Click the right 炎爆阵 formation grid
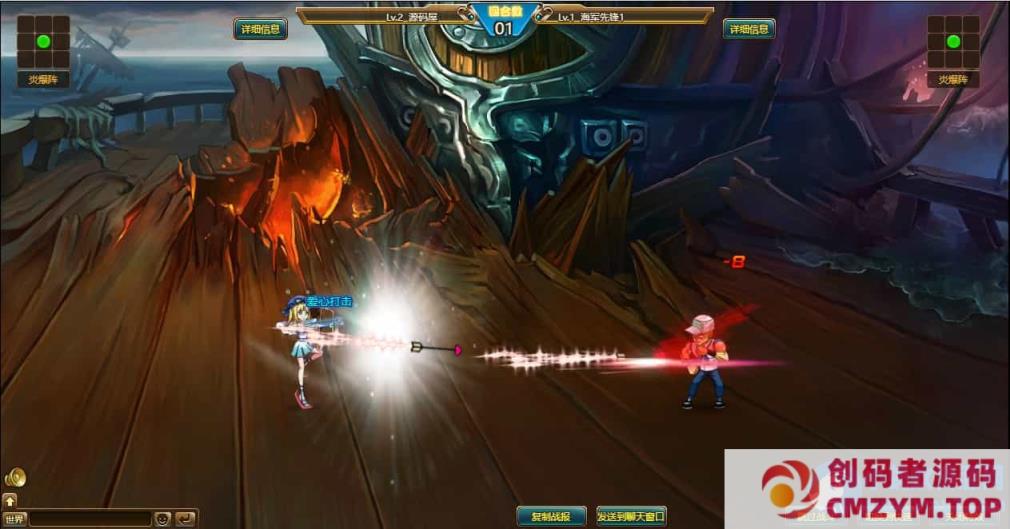The height and width of the screenshot is (529, 1010). tap(953, 42)
